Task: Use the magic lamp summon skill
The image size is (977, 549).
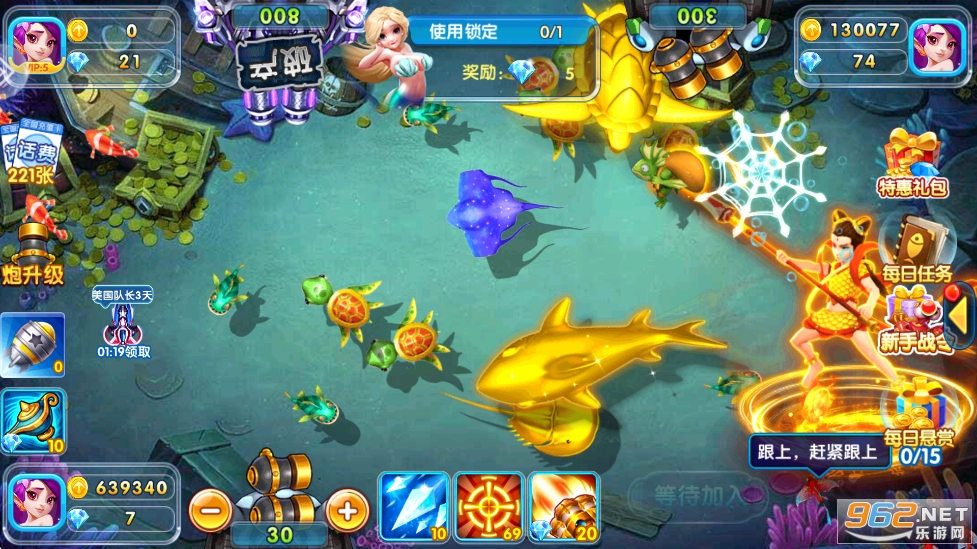Action: [x=32, y=421]
